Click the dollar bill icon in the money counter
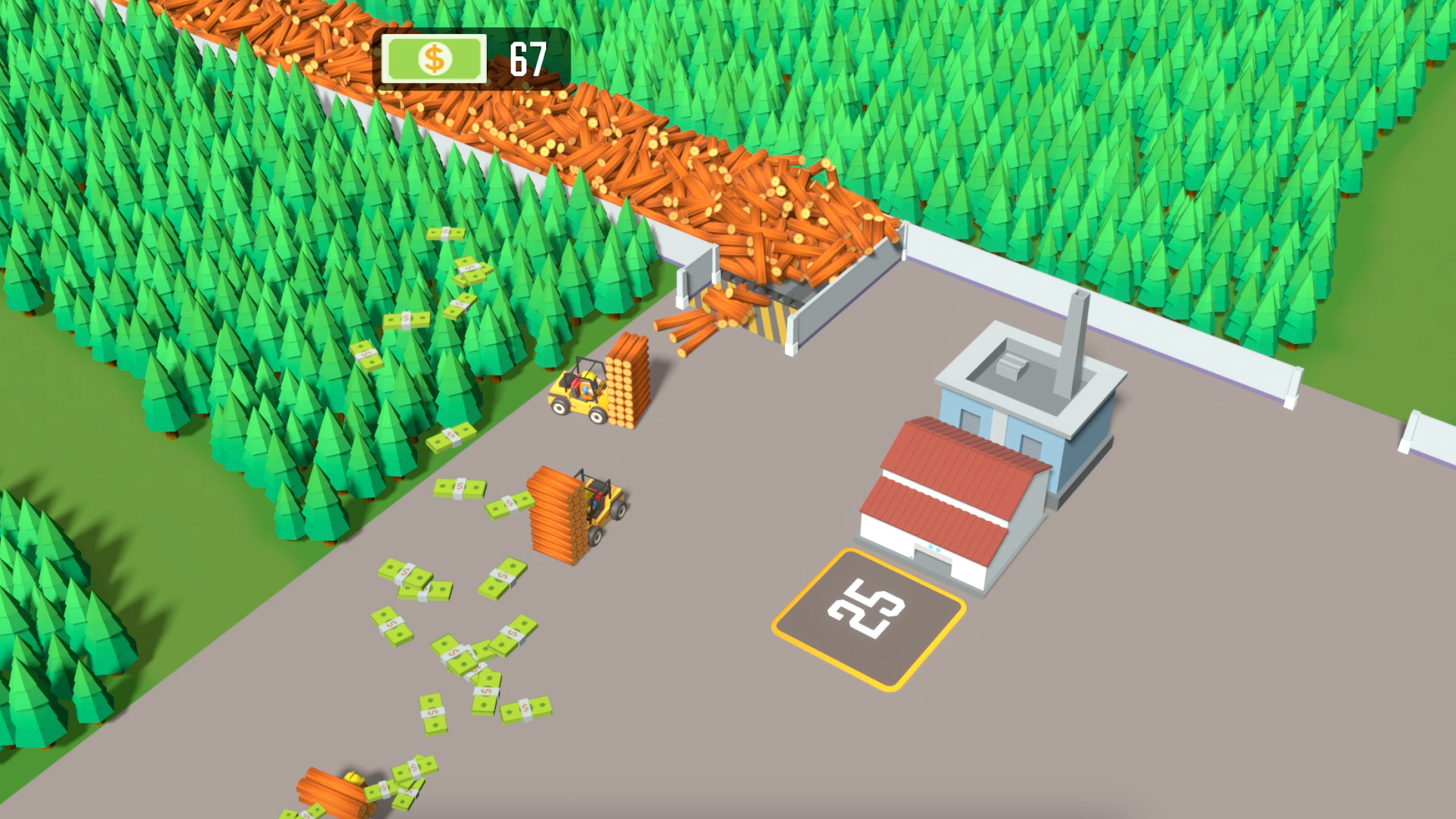 pos(435,57)
